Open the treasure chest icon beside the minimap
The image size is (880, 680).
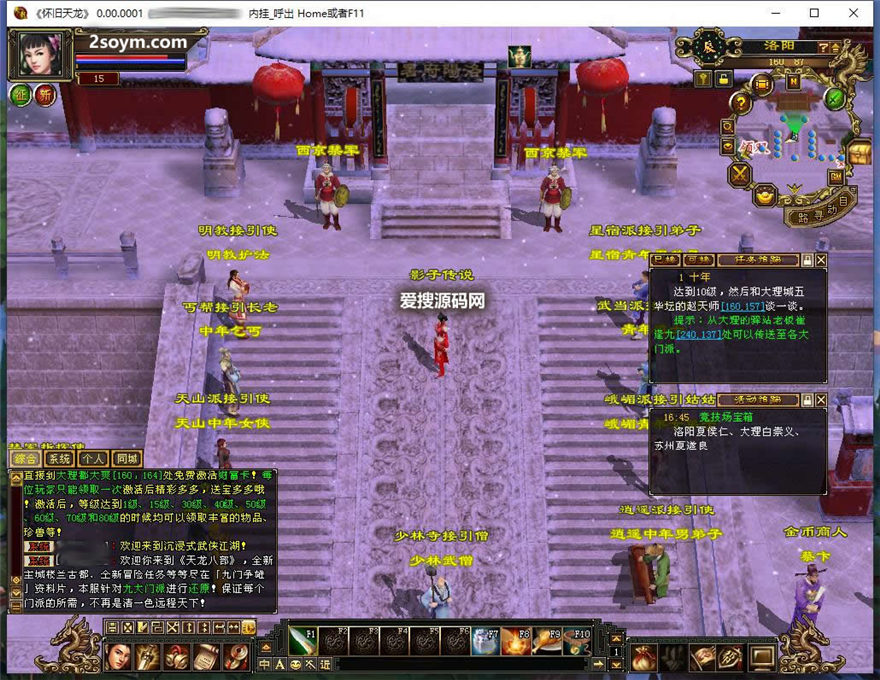[x=858, y=153]
